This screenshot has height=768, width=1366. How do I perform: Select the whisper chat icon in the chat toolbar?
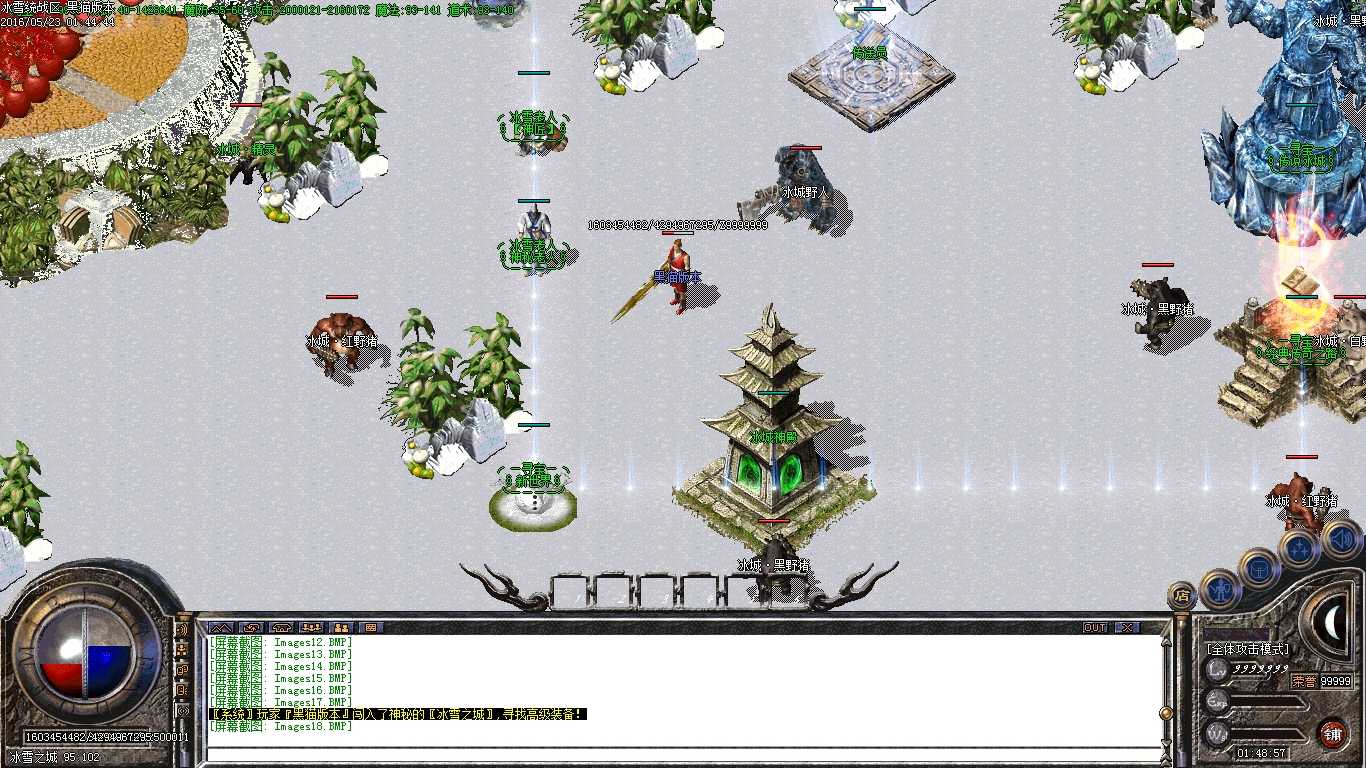251,627
